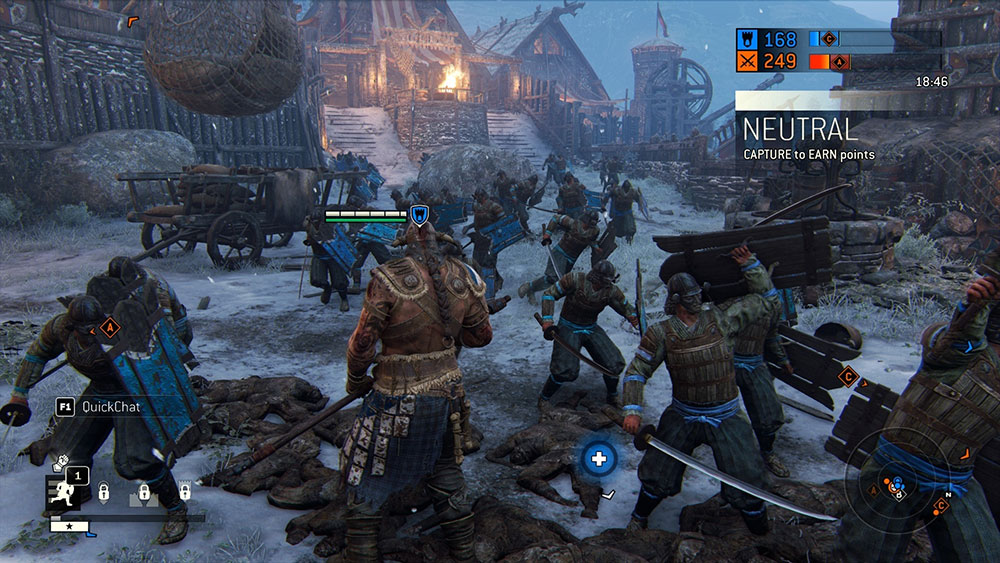Select the blue revive cross marker
This screenshot has height=563, width=1000.
pos(599,459)
